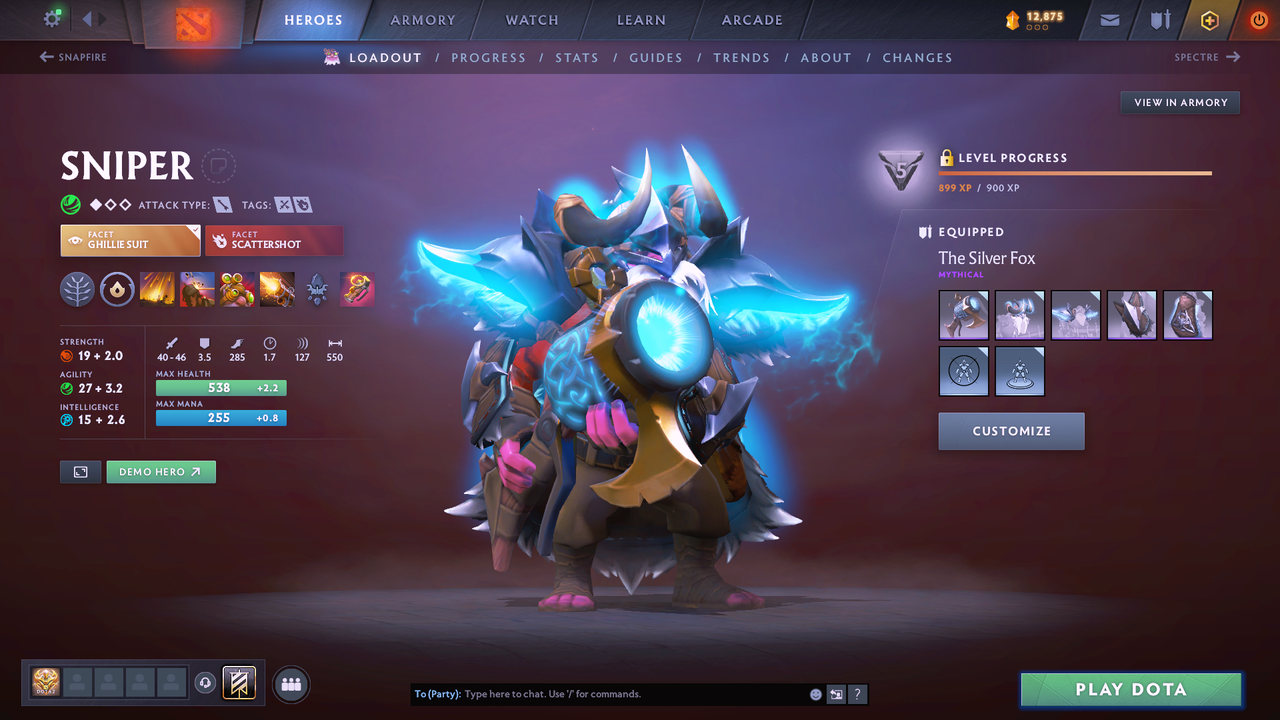Viewport: 1280px width, 720px height.
Task: Select Sniper's innate ability icon
Action: [x=117, y=289]
